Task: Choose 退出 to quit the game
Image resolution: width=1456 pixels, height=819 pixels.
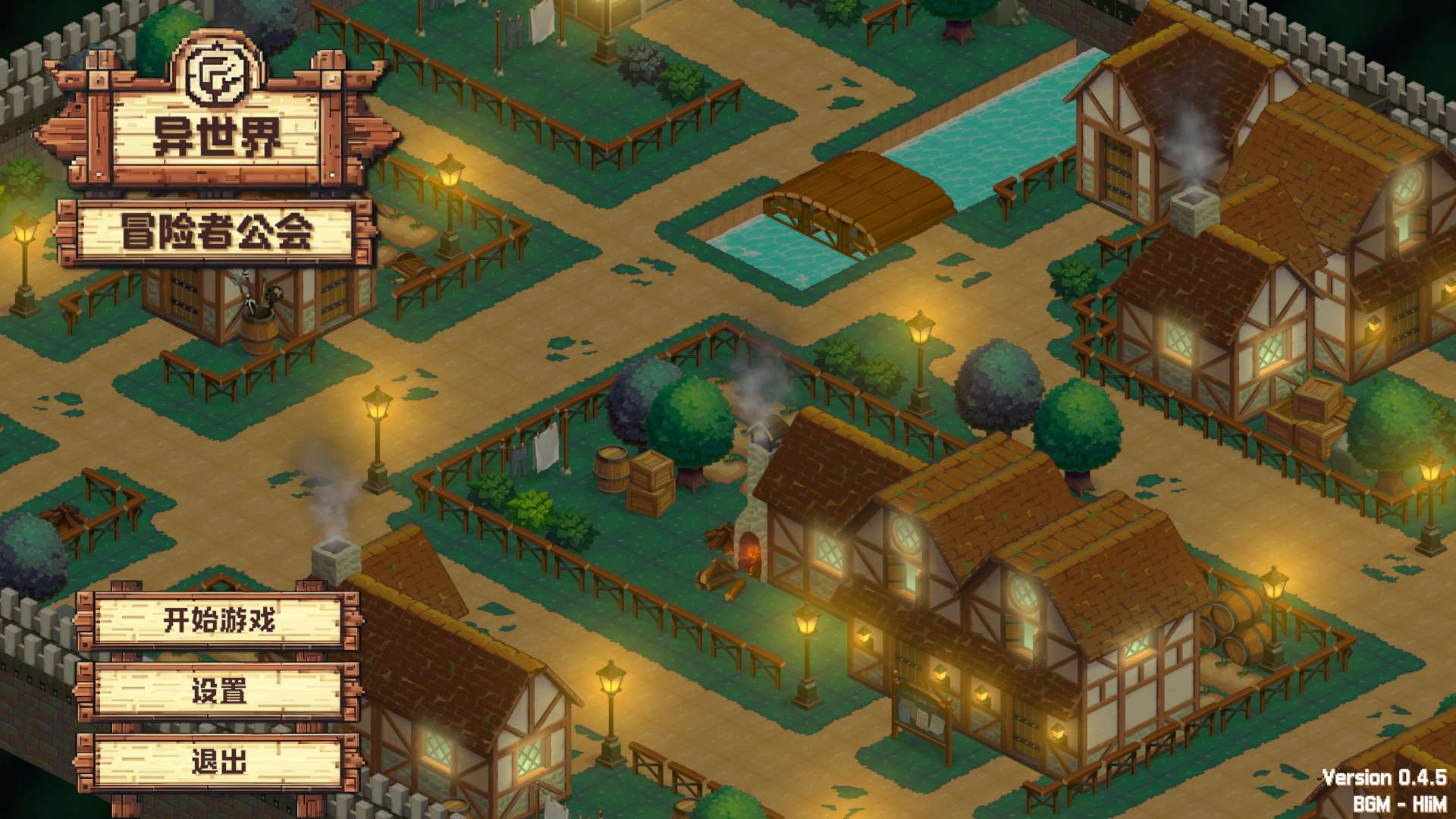Action: pyautogui.click(x=218, y=761)
